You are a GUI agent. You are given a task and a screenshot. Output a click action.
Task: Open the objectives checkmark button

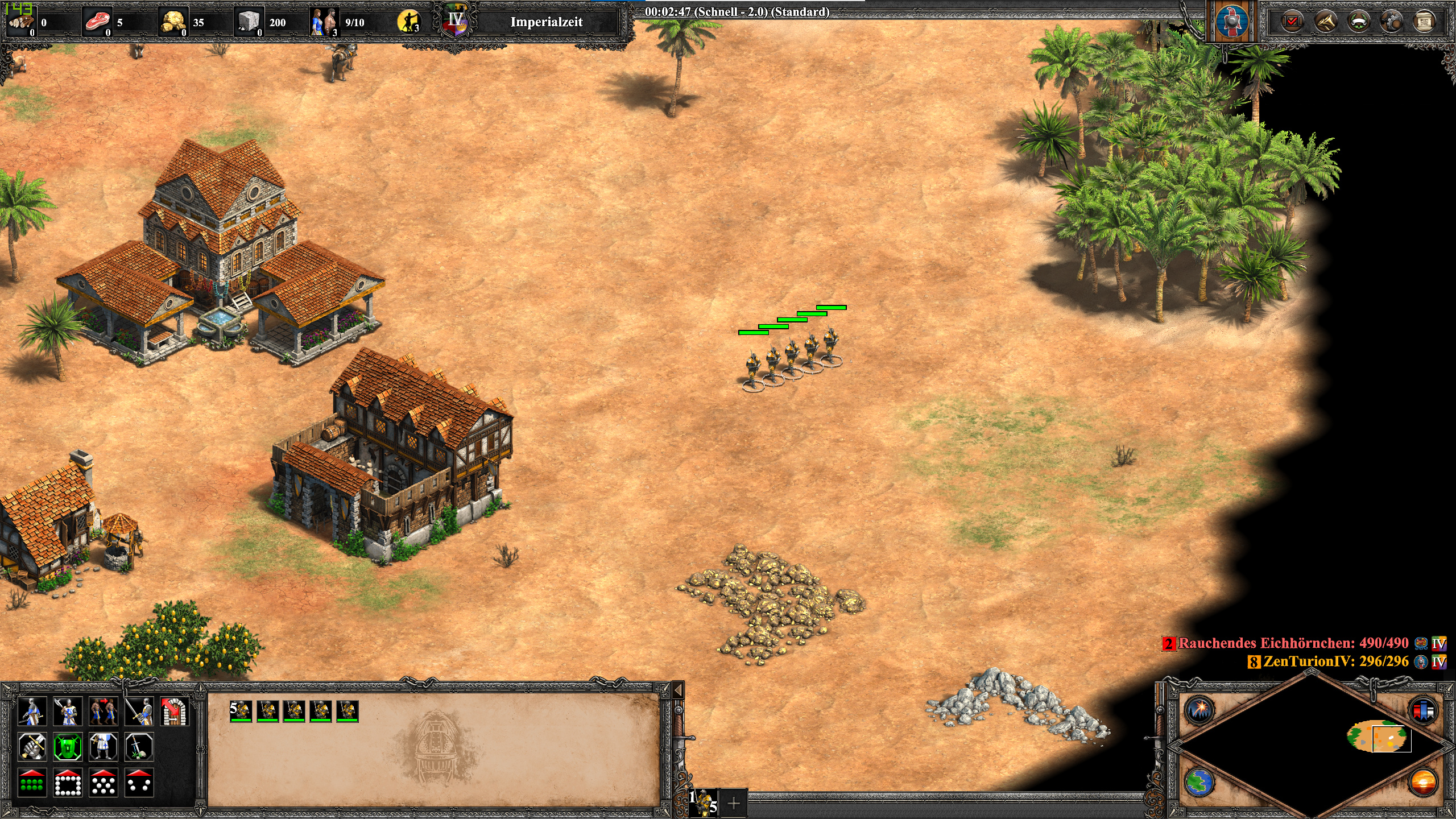(x=1292, y=23)
